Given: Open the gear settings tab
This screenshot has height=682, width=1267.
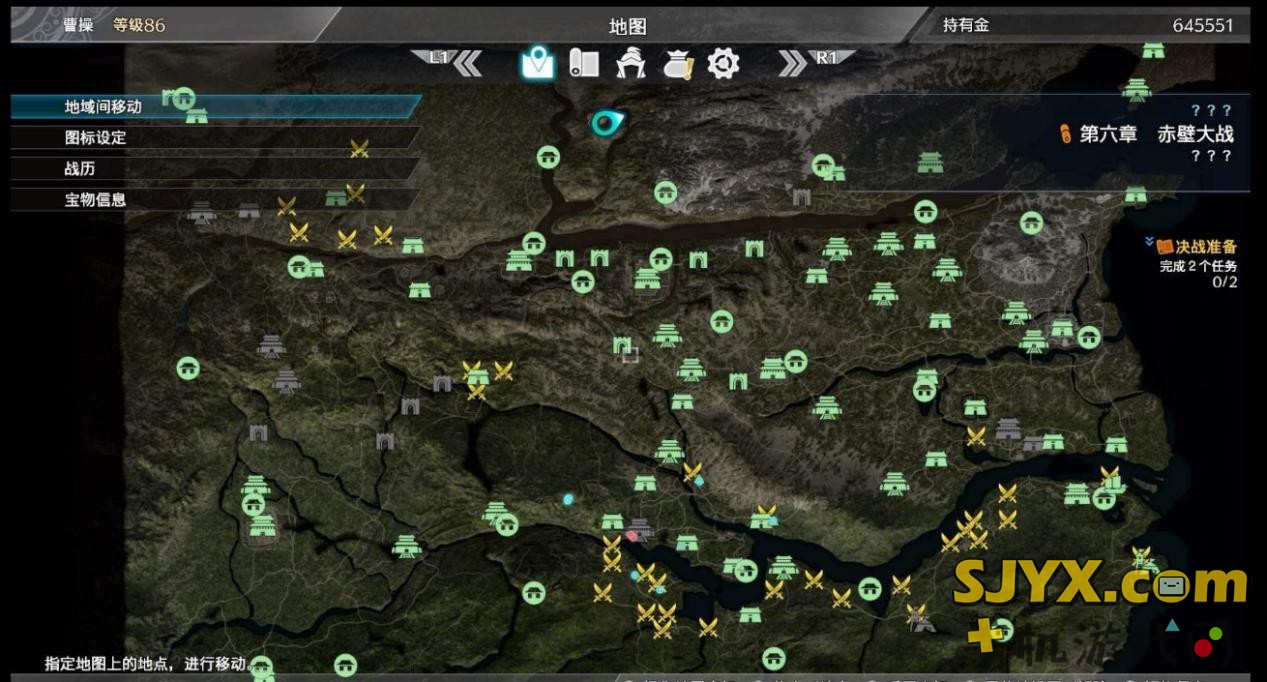Looking at the screenshot, I should pyautogui.click(x=723, y=64).
